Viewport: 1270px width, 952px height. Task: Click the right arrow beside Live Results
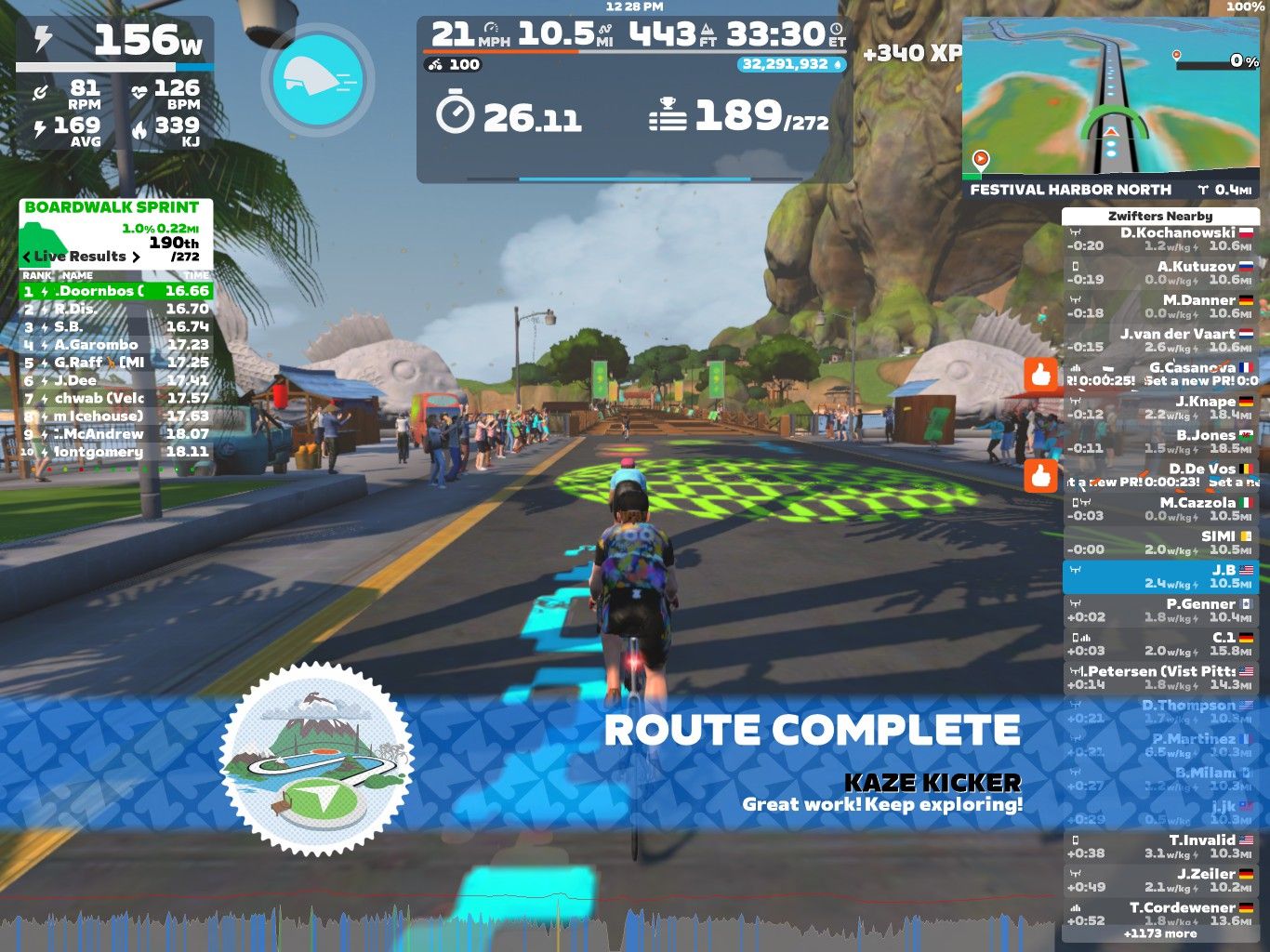tap(136, 257)
